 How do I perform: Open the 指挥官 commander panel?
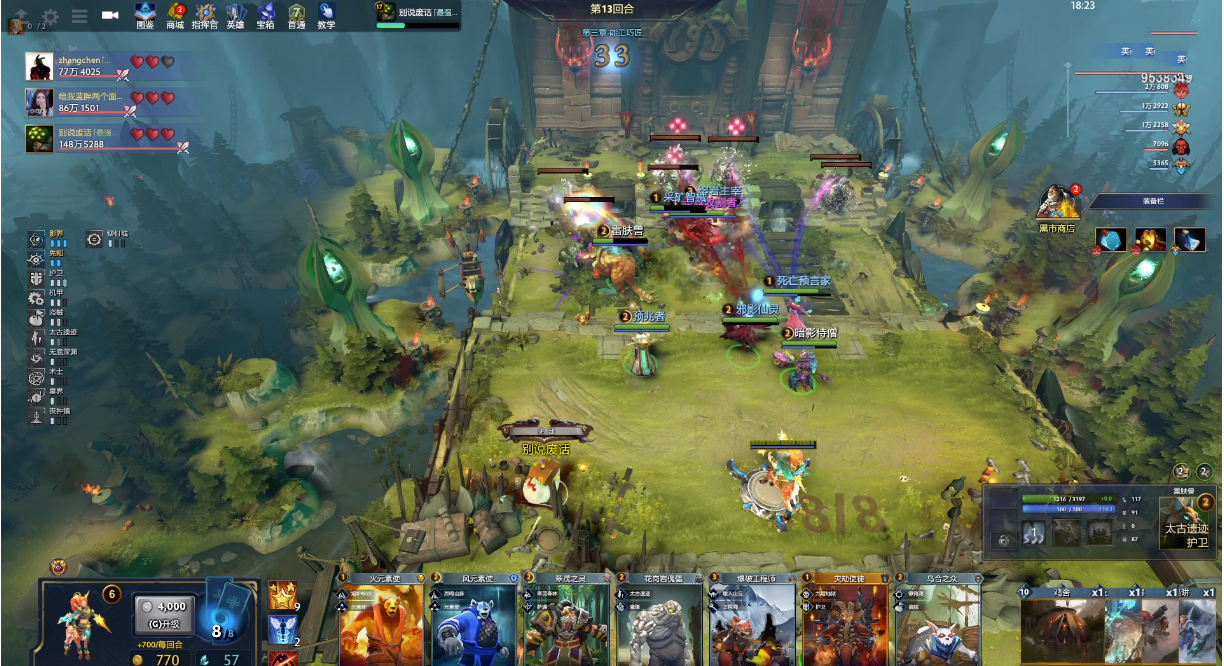click(205, 15)
